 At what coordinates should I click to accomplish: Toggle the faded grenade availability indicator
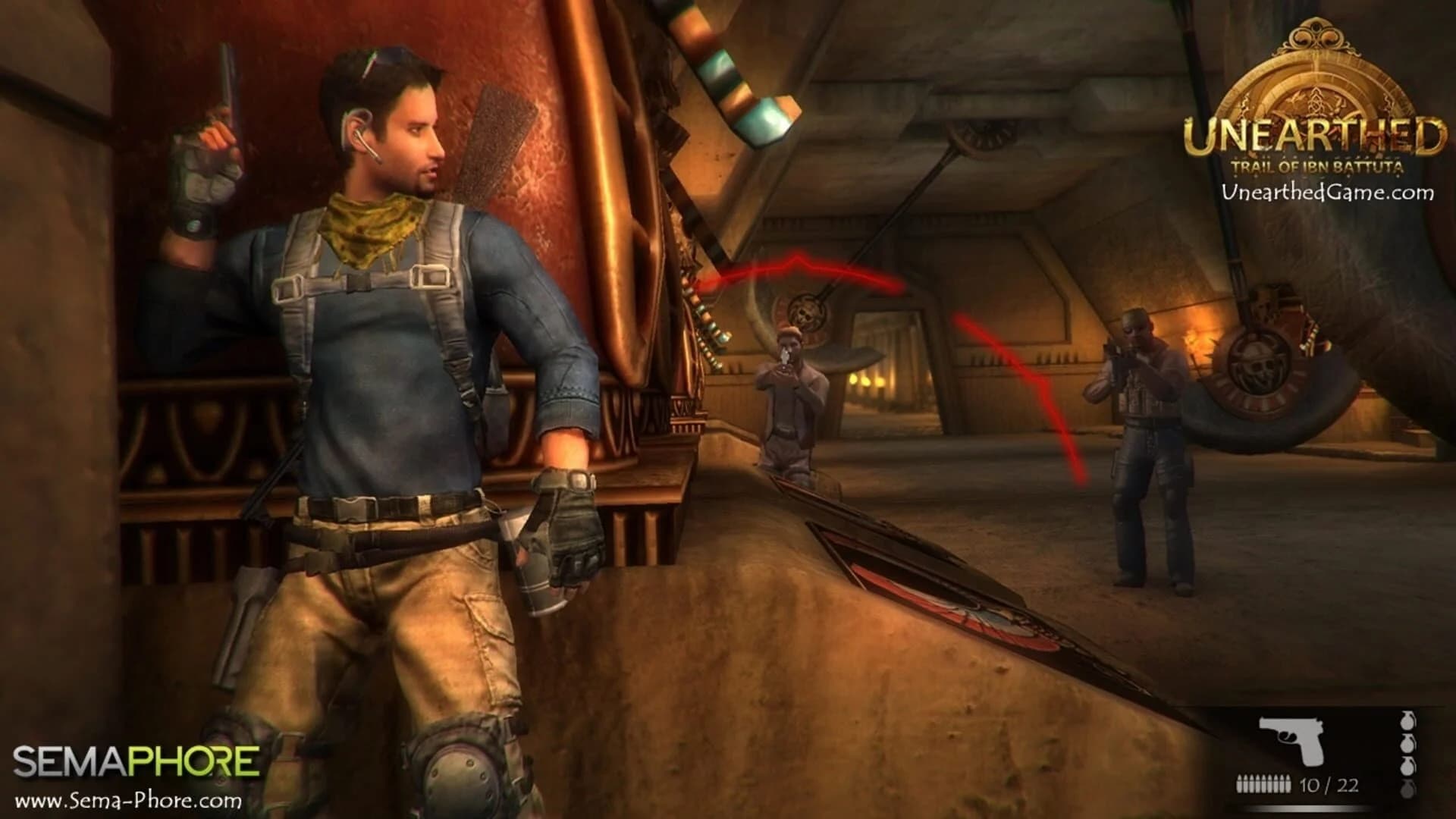pyautogui.click(x=1407, y=789)
